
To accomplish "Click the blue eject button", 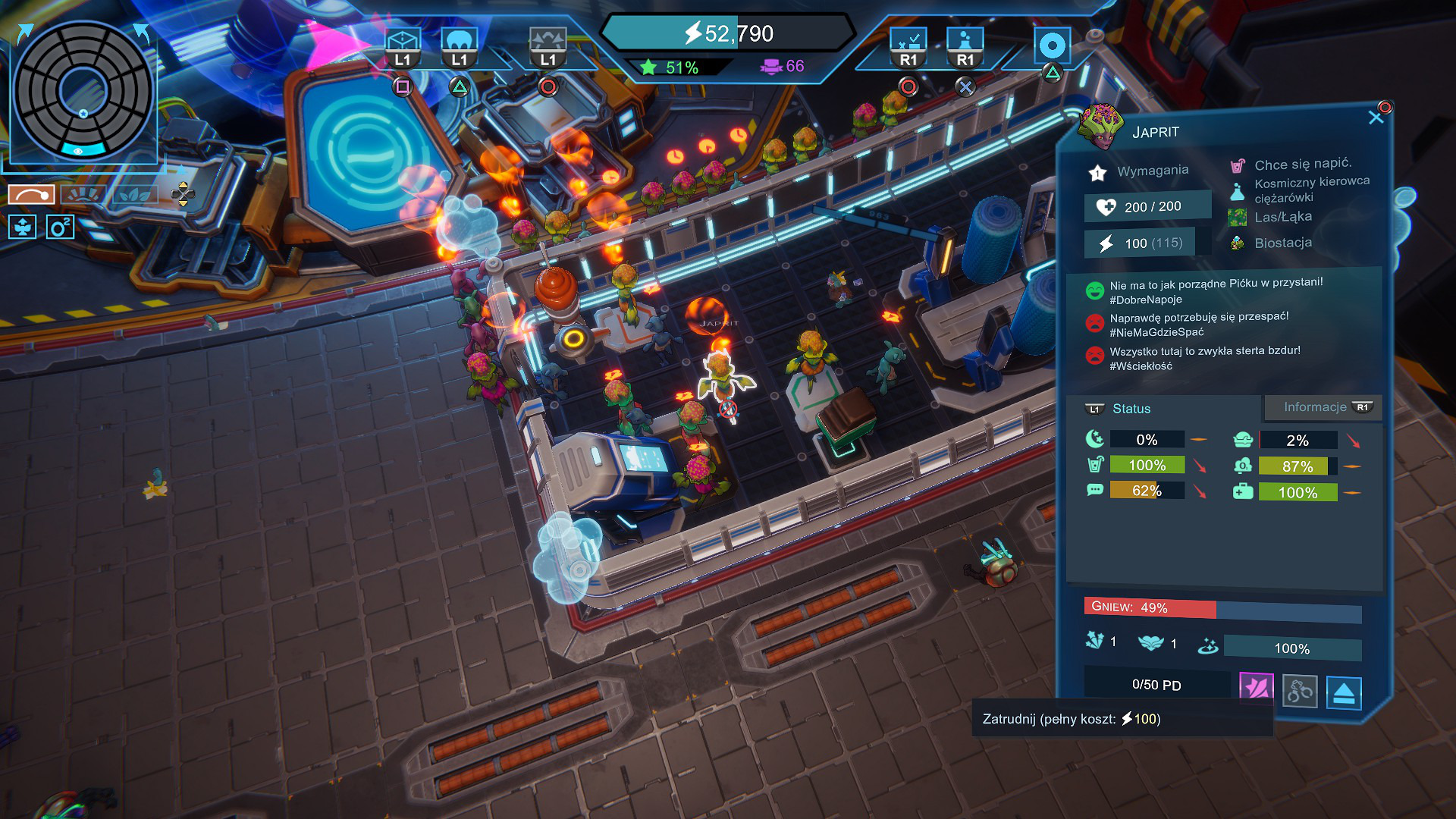I will click(1344, 692).
